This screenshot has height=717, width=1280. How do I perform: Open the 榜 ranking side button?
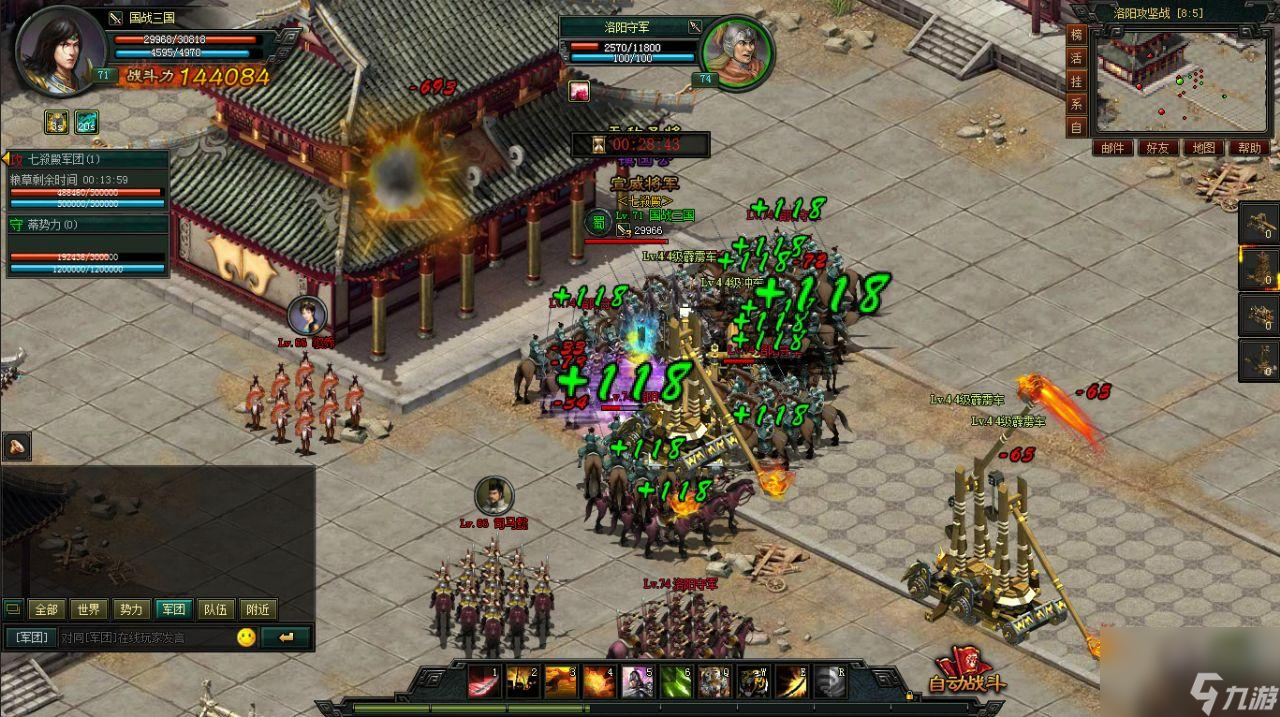pyautogui.click(x=1077, y=35)
